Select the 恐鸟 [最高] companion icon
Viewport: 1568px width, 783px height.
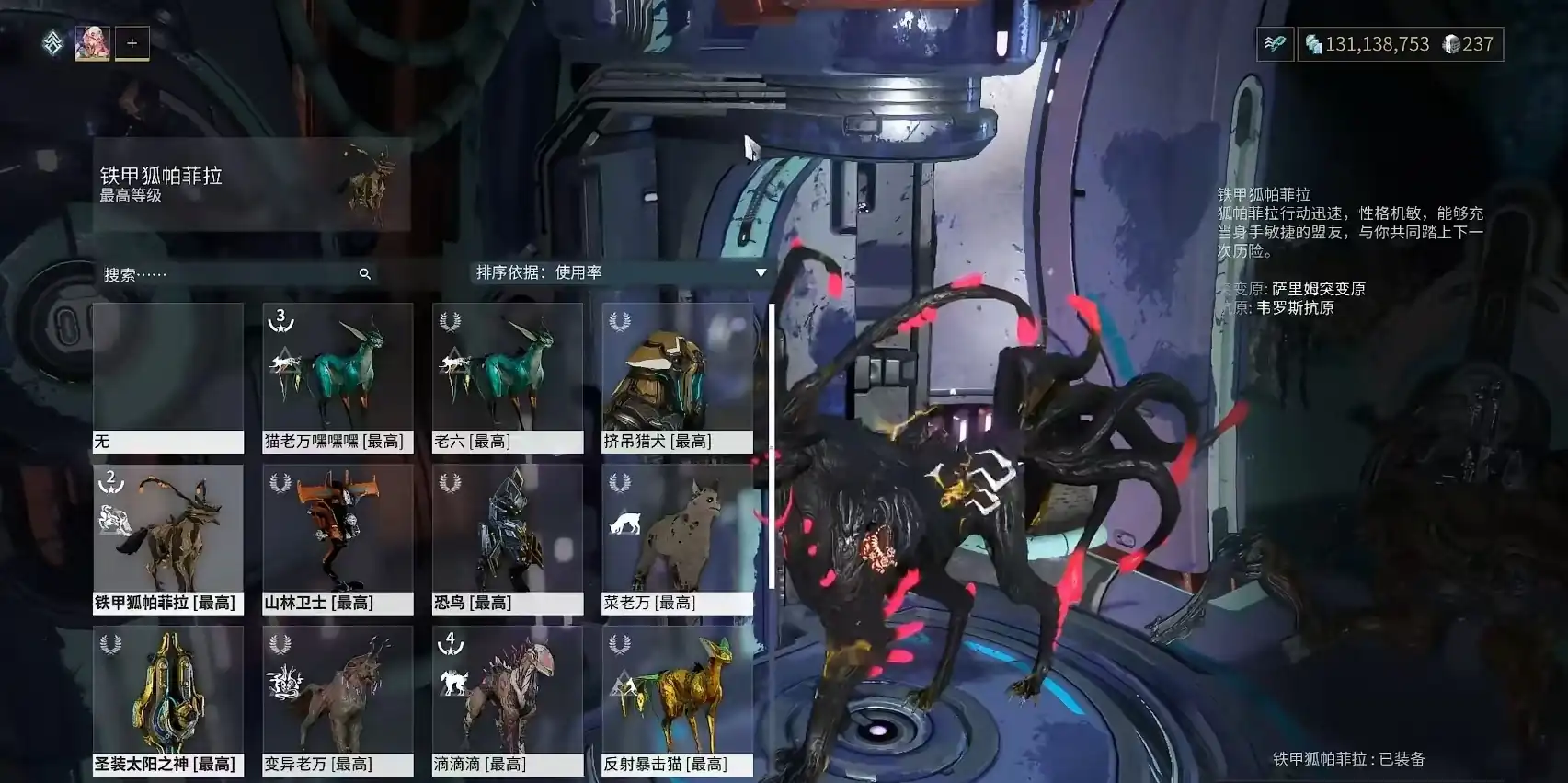click(x=508, y=534)
